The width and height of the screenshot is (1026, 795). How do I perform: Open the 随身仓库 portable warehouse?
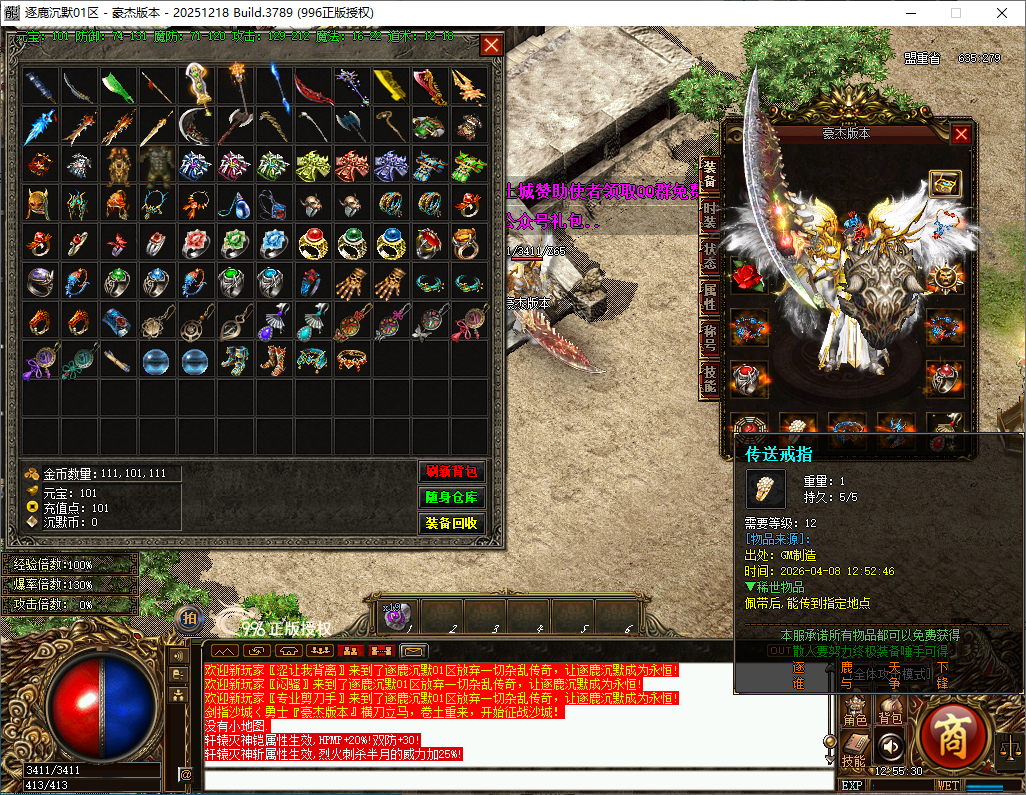tap(451, 497)
